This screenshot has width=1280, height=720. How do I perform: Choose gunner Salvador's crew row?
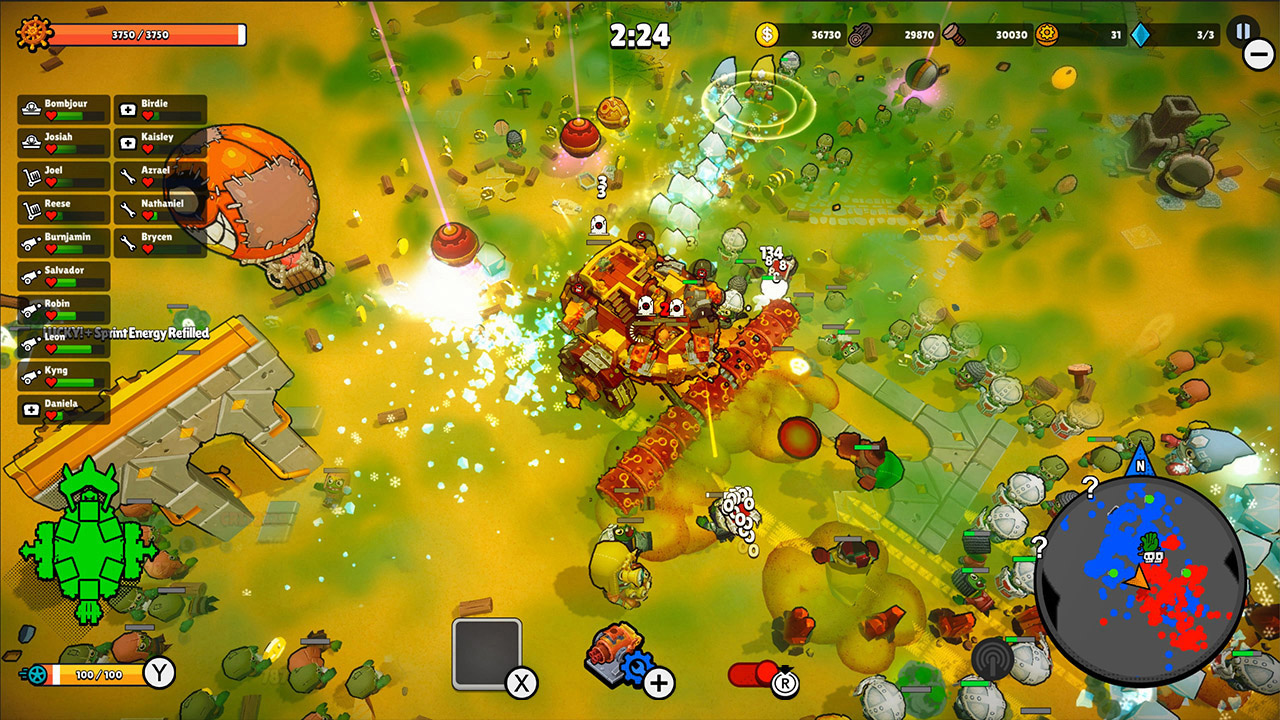[x=64, y=276]
